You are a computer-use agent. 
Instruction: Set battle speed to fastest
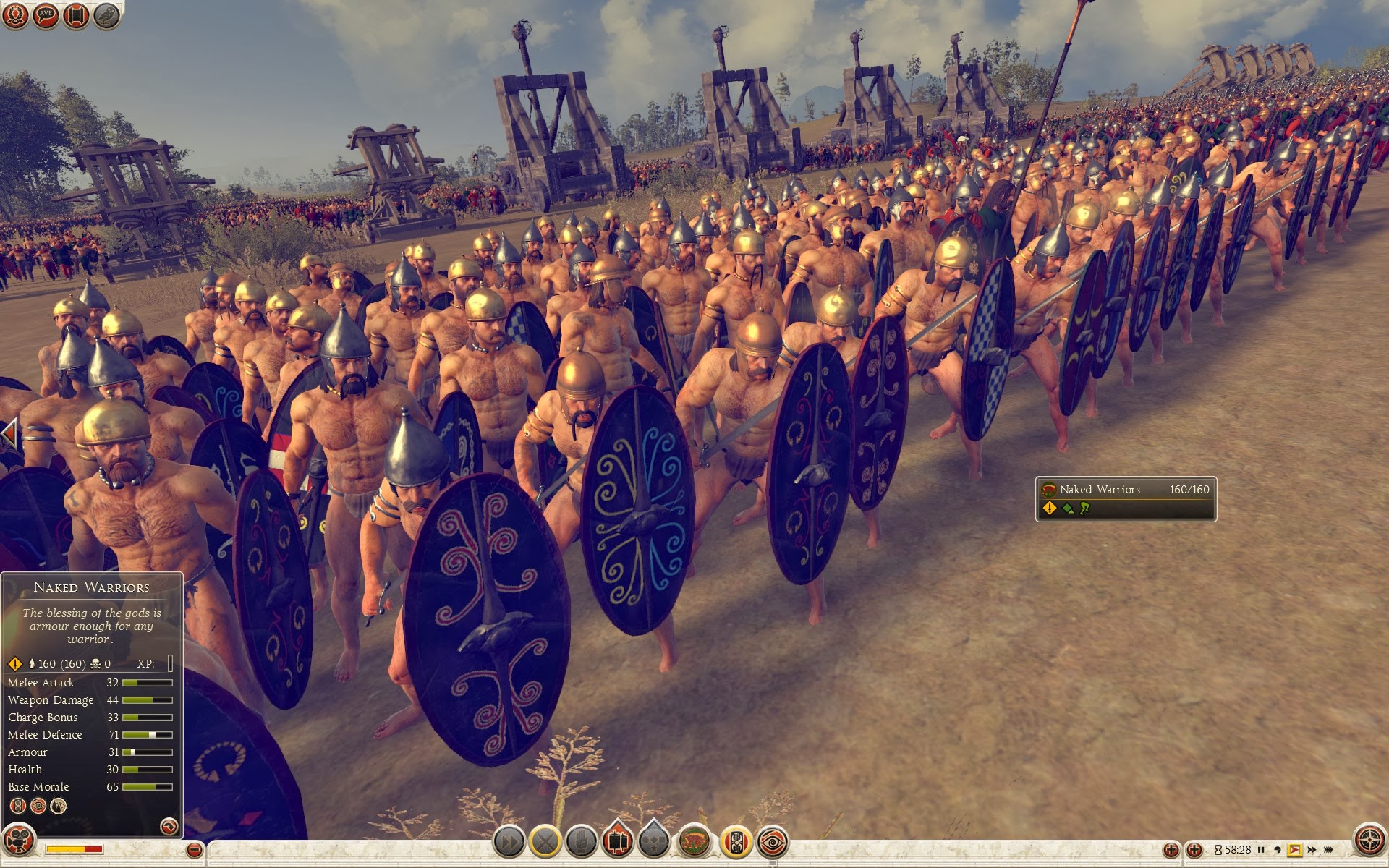(x=1329, y=850)
